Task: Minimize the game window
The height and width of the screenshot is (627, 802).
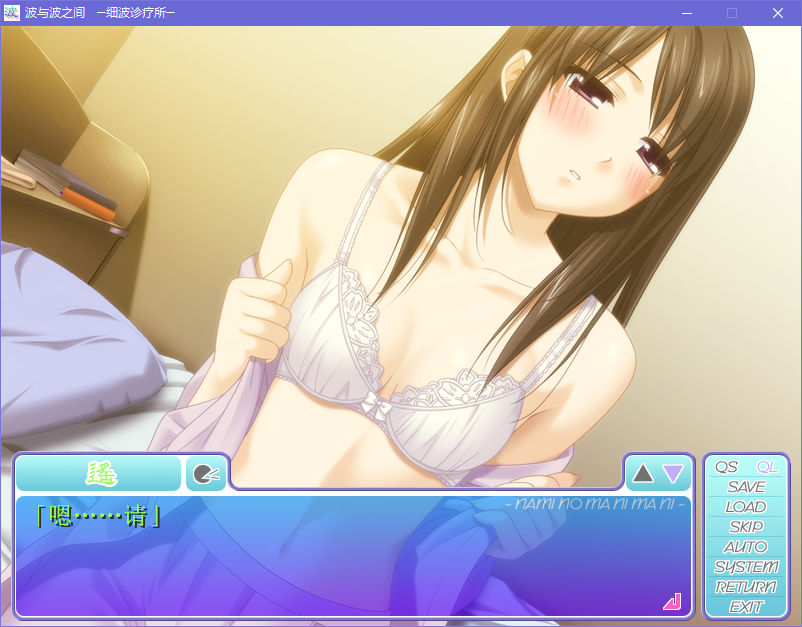Action: click(687, 13)
